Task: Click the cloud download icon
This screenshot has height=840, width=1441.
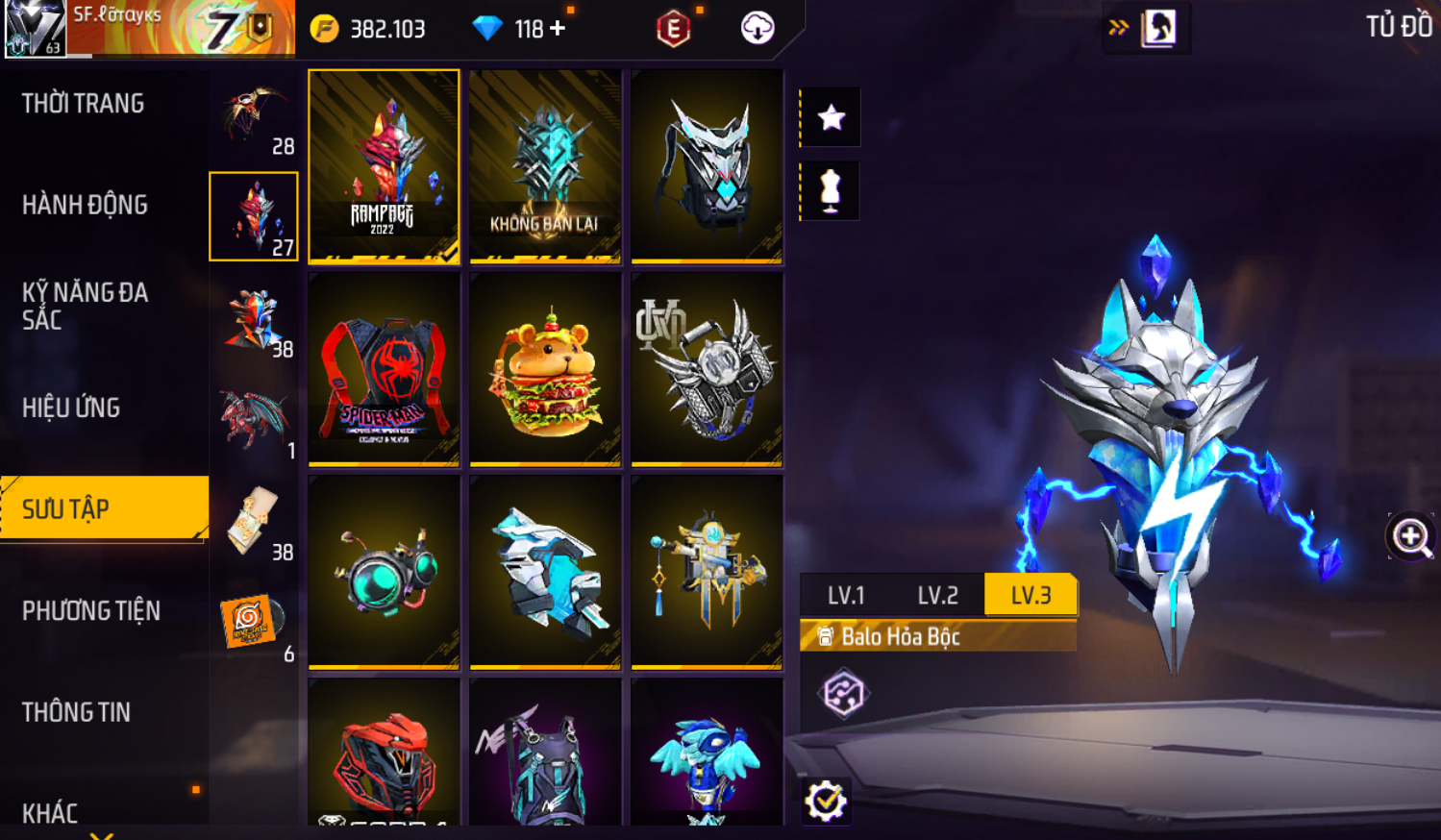Action: 758,29
